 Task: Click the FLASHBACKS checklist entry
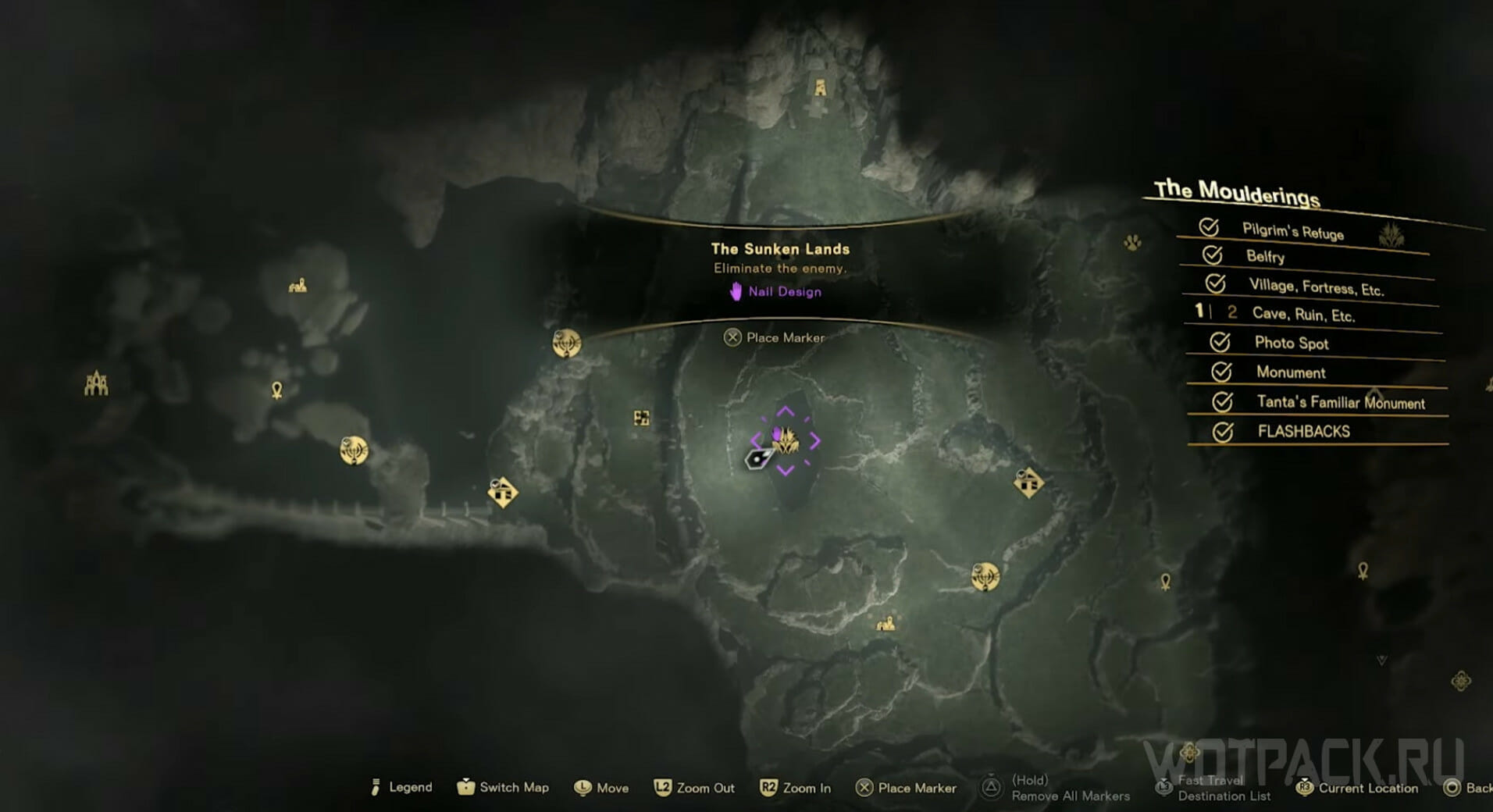pos(1303,431)
